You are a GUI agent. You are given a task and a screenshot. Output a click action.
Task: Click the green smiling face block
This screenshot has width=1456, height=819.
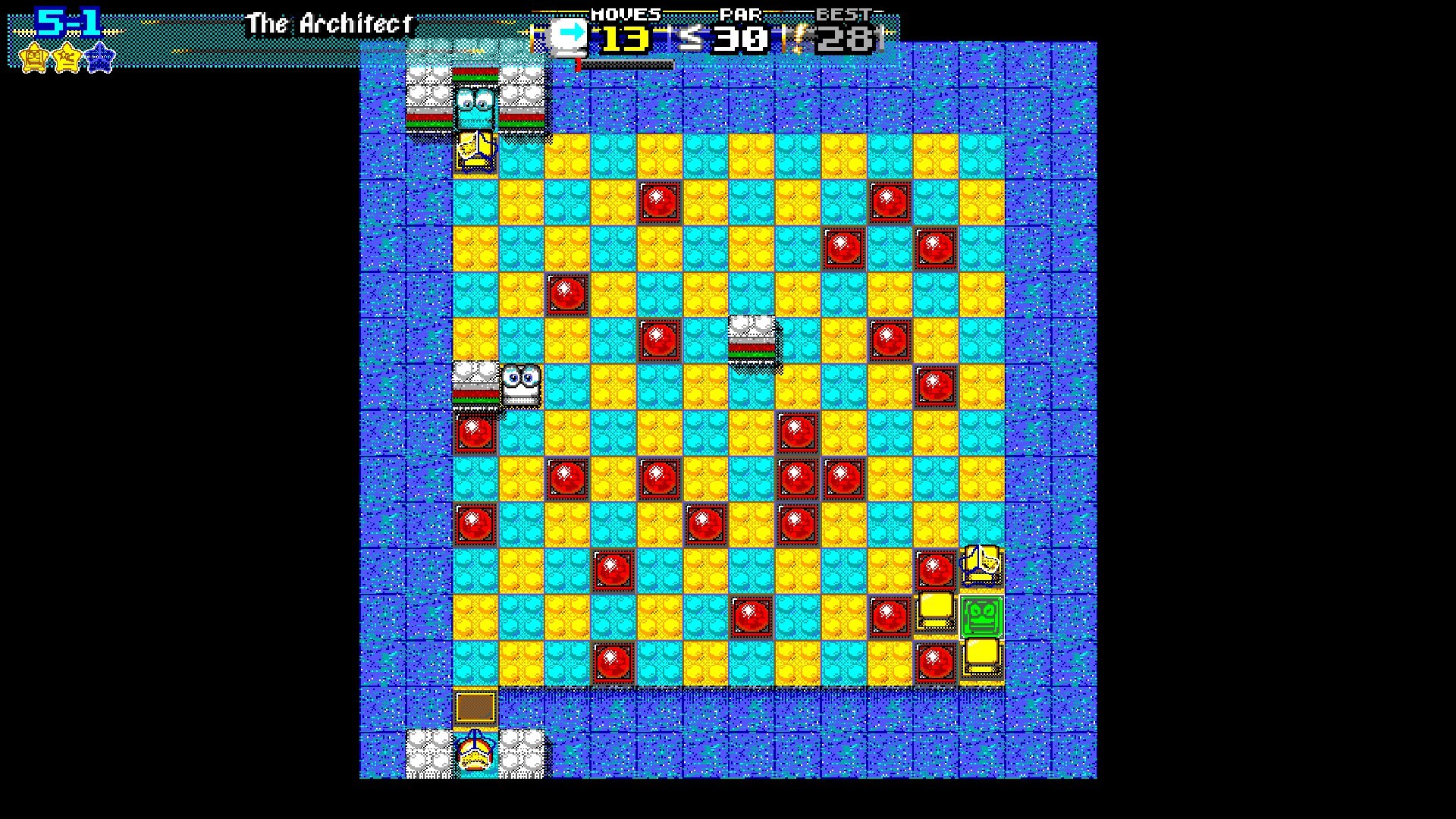[981, 617]
